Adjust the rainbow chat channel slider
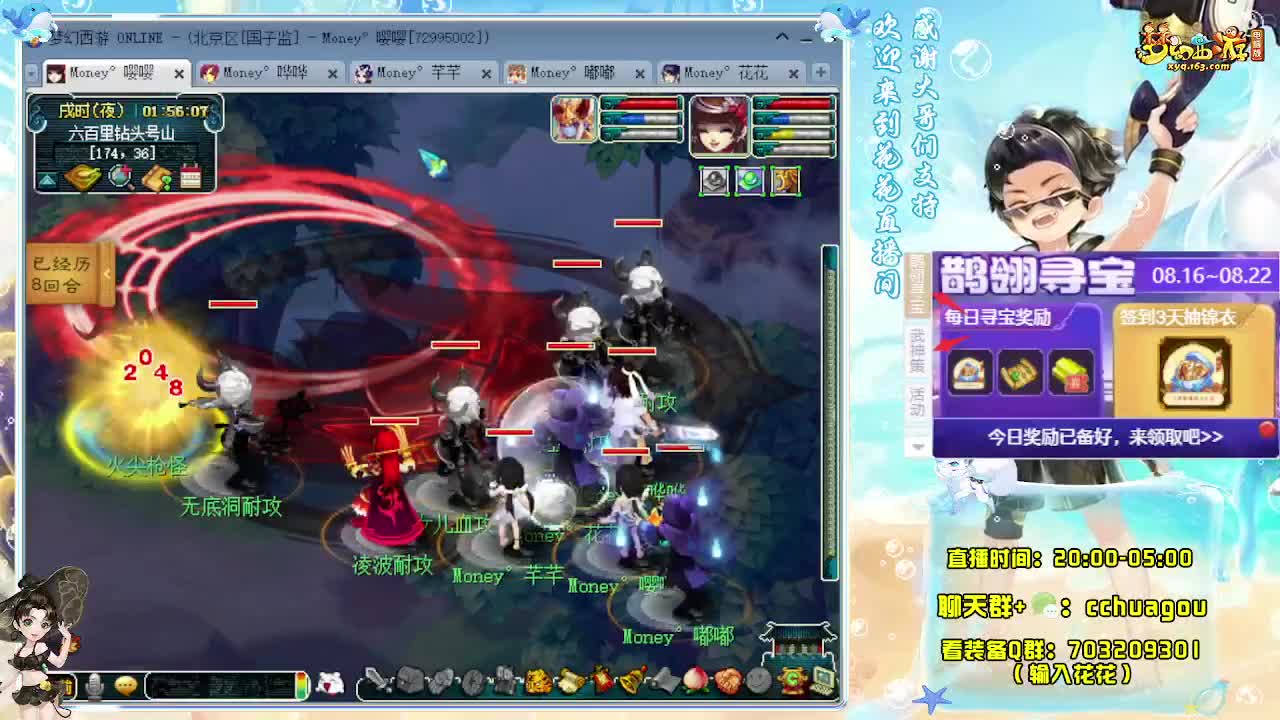This screenshot has width=1280, height=720. (x=300, y=685)
